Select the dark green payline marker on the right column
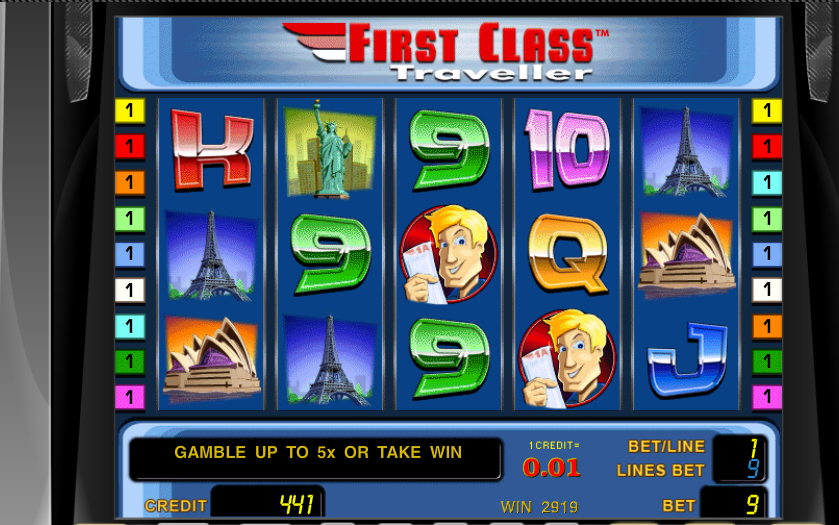The width and height of the screenshot is (839, 525). pos(767,361)
